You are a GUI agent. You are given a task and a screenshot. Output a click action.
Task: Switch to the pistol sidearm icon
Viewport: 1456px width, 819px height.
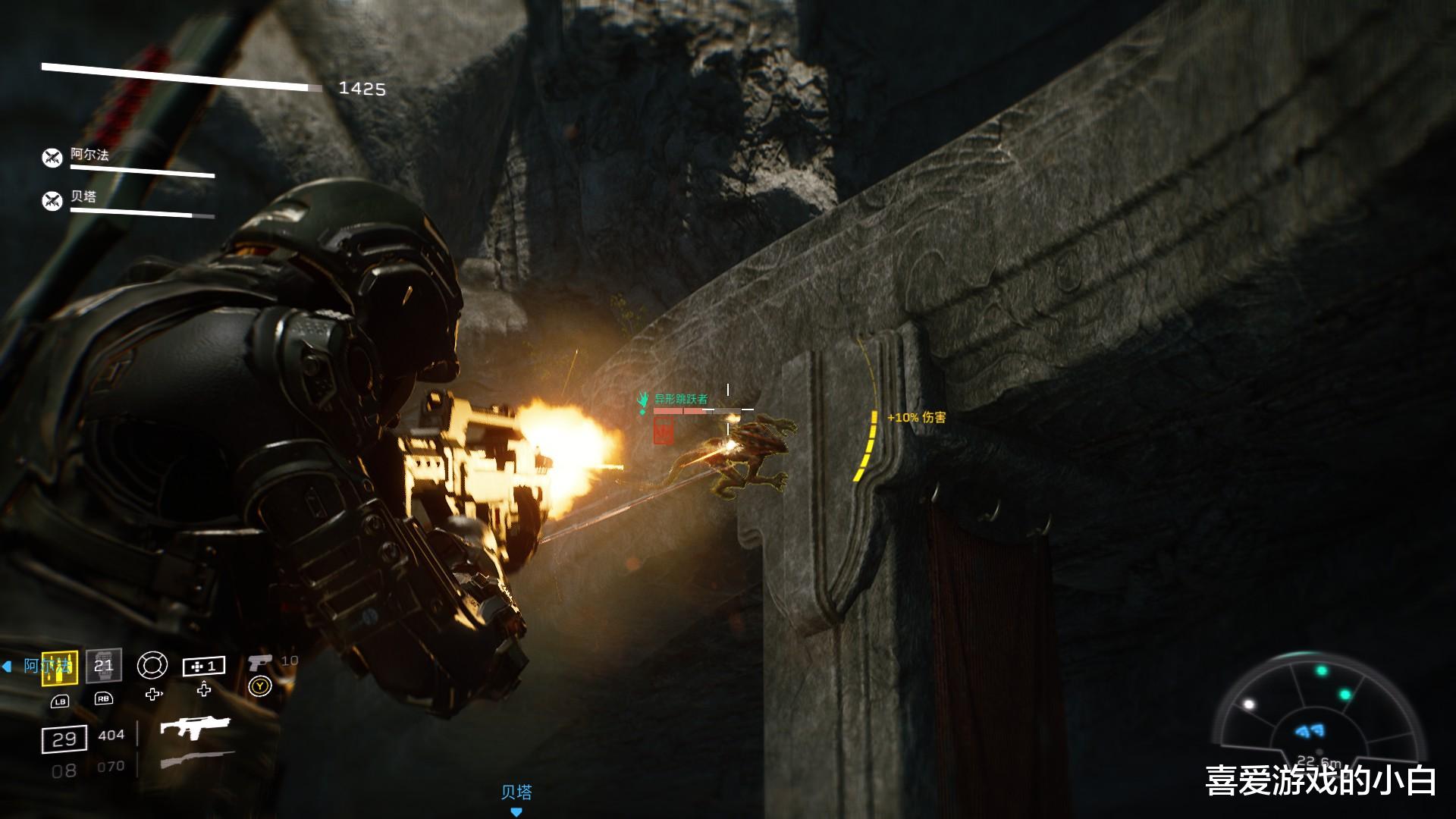(x=259, y=662)
